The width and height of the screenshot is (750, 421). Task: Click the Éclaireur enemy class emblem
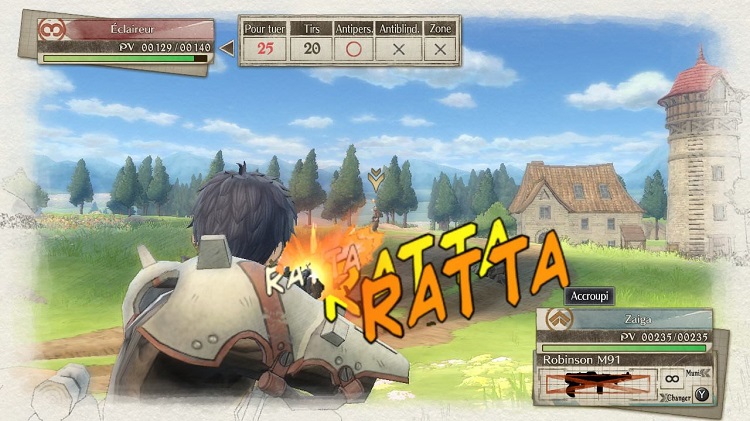(x=49, y=30)
